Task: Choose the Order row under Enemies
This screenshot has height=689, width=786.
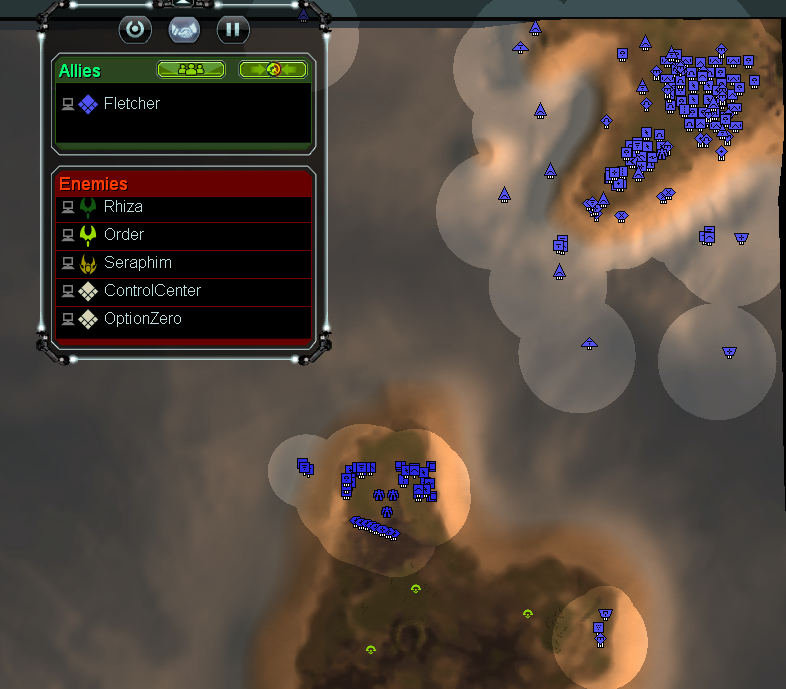Action: [124, 235]
